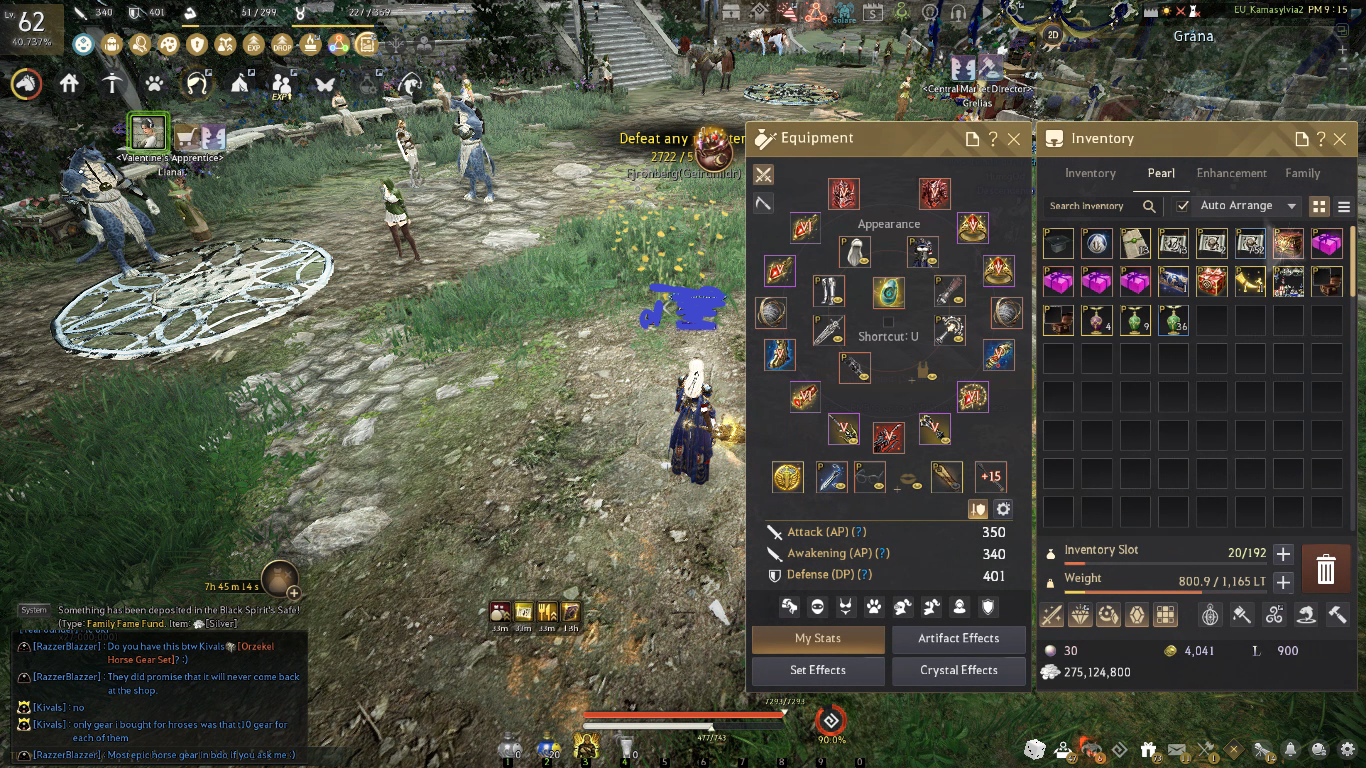Image resolution: width=1366 pixels, height=768 pixels.
Task: Close the Inventory window
Action: click(1340, 139)
